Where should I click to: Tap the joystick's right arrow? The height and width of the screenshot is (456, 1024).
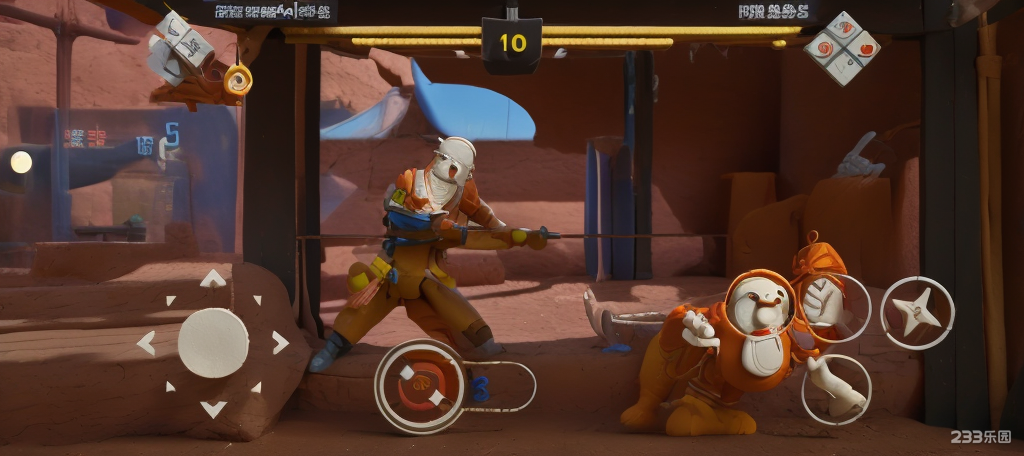click(x=280, y=343)
